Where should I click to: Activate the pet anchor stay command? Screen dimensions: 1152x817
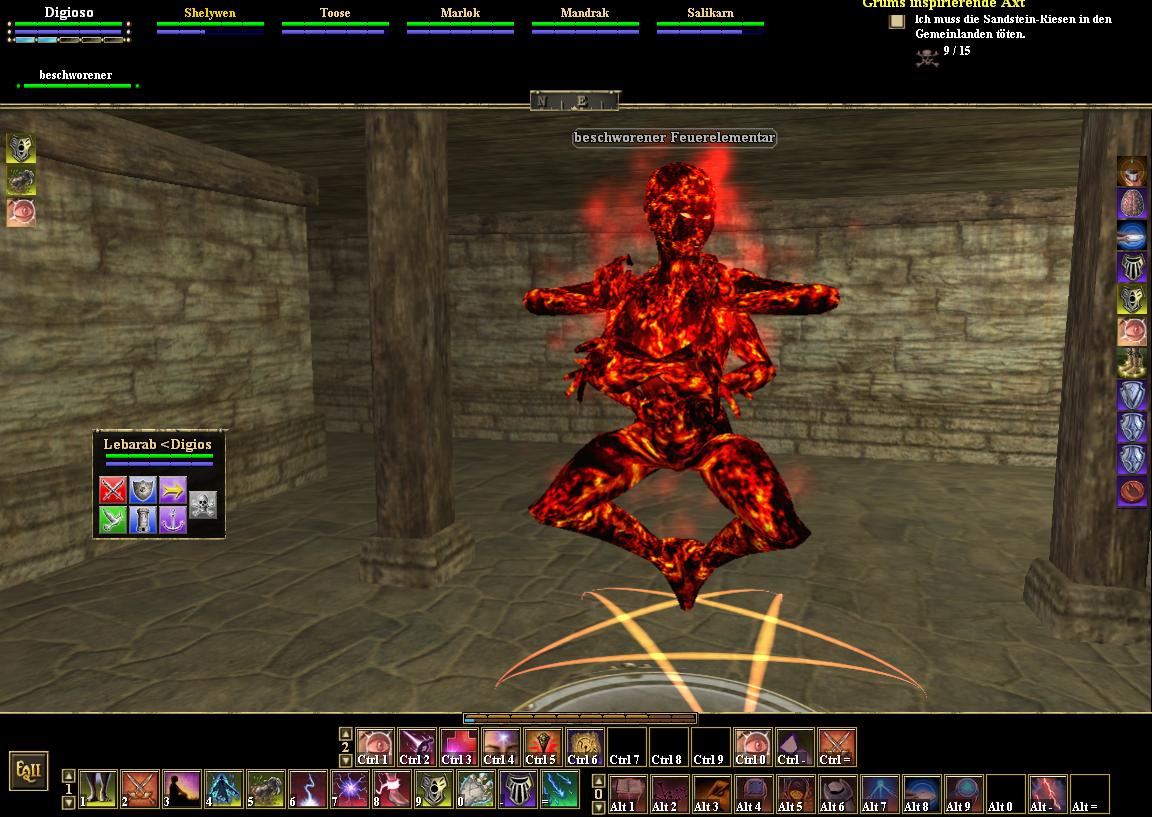[173, 520]
